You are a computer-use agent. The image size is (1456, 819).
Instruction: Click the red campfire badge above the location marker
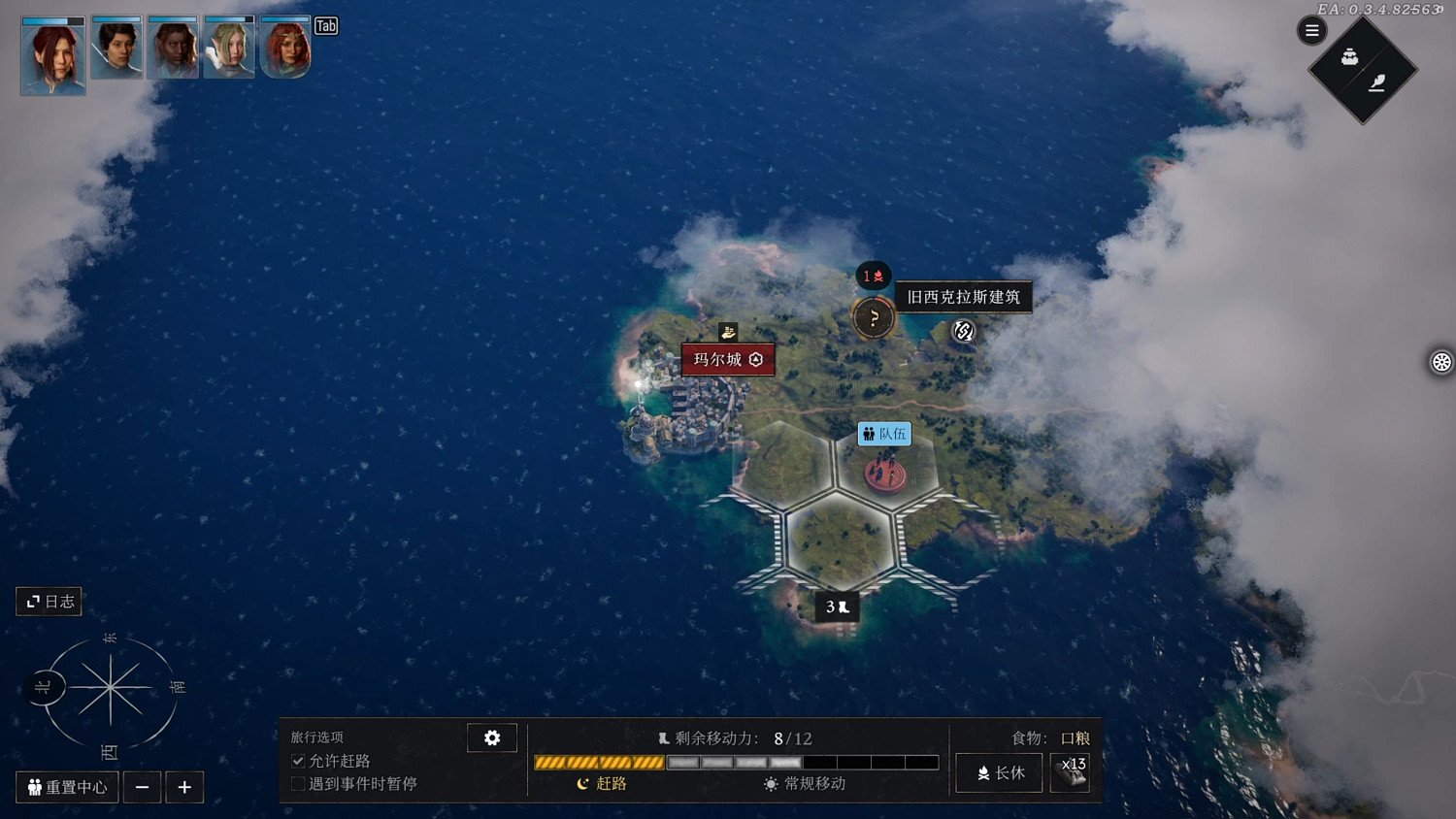873,276
